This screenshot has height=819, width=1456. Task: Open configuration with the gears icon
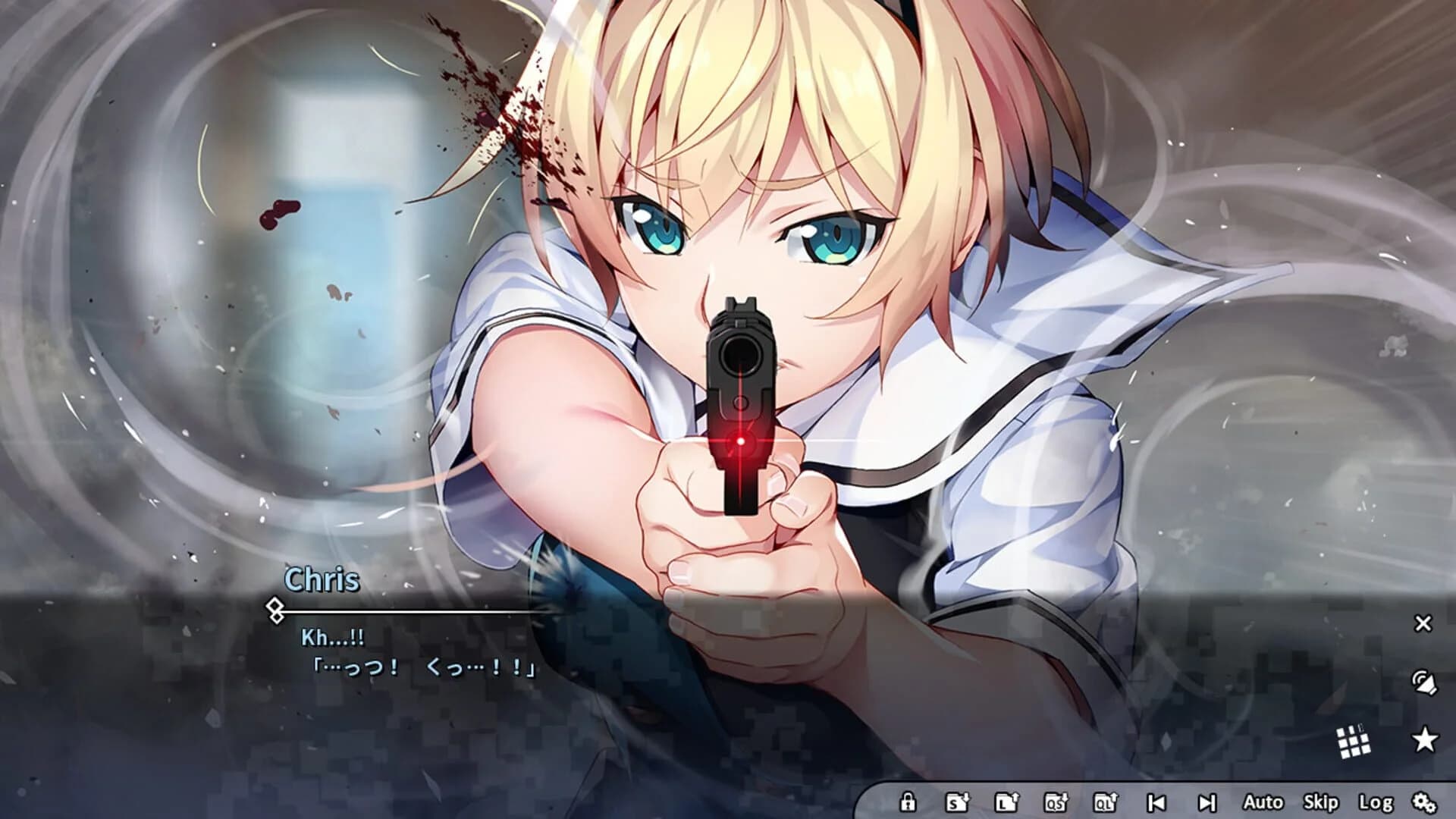1426,801
